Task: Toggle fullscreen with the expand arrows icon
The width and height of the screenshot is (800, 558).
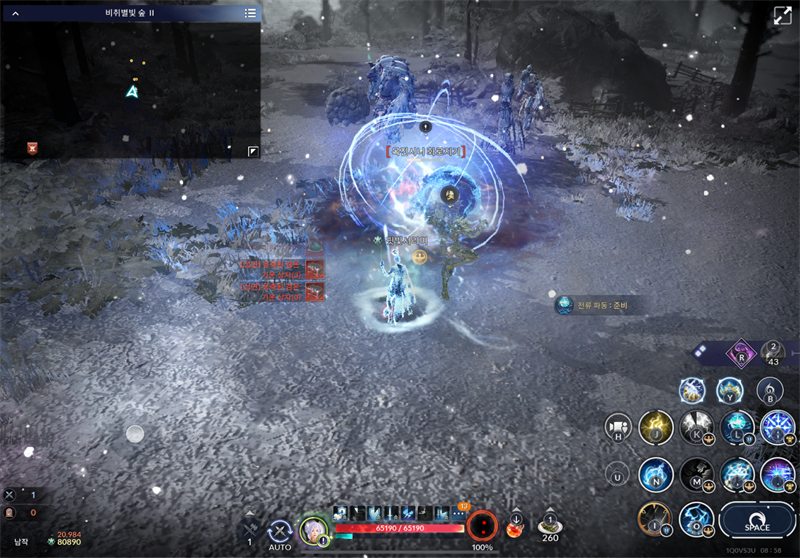Action: [782, 15]
